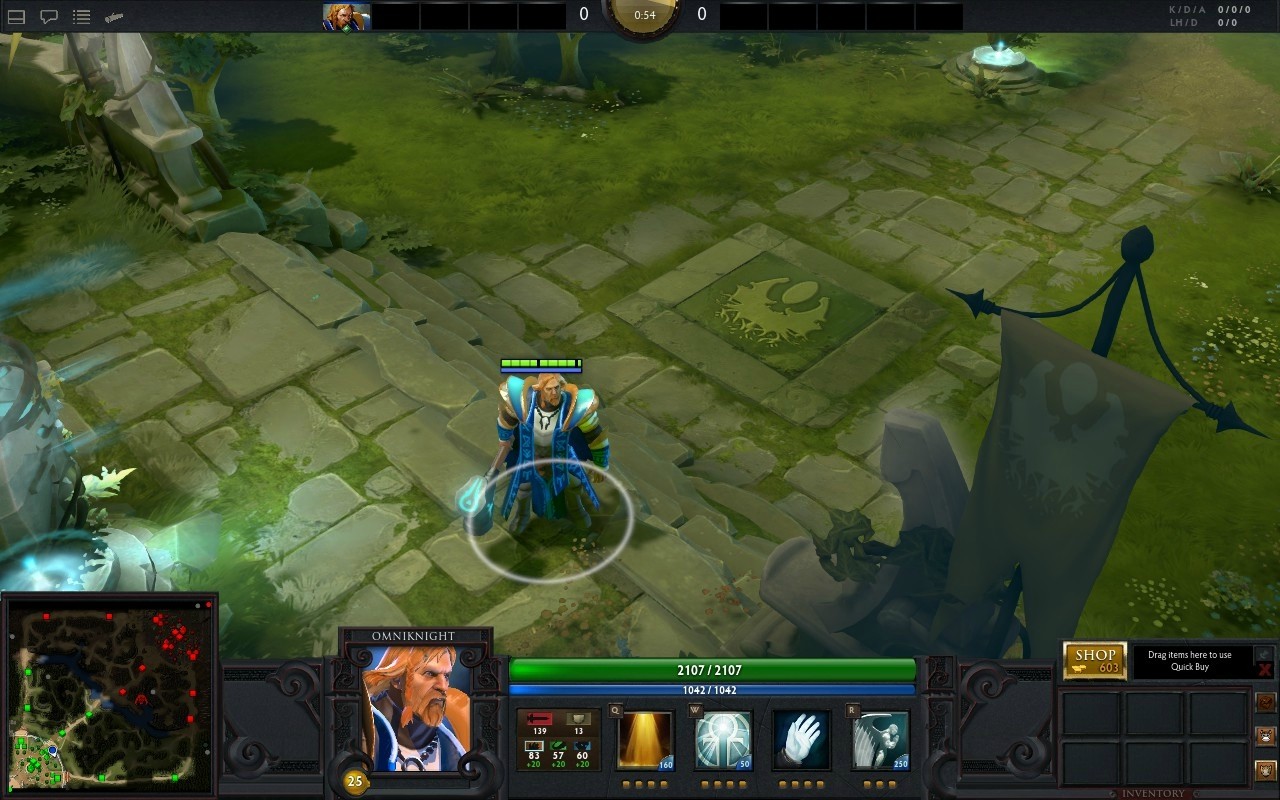The width and height of the screenshot is (1280, 800).
Task: Click the level 25 badge on portrait
Action: tap(355, 781)
